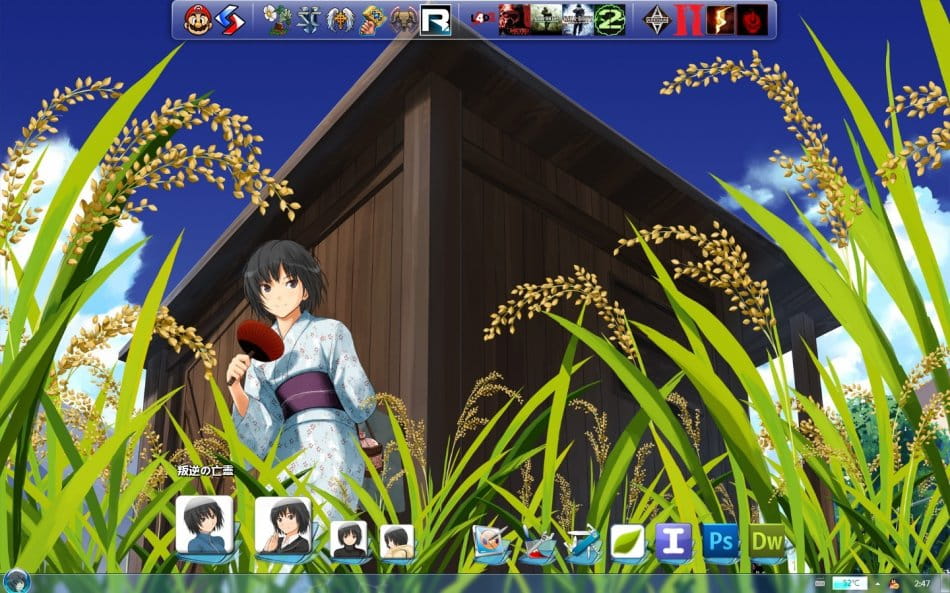The width and height of the screenshot is (950, 593).
Task: Open the green leaf application icon
Action: [627, 541]
